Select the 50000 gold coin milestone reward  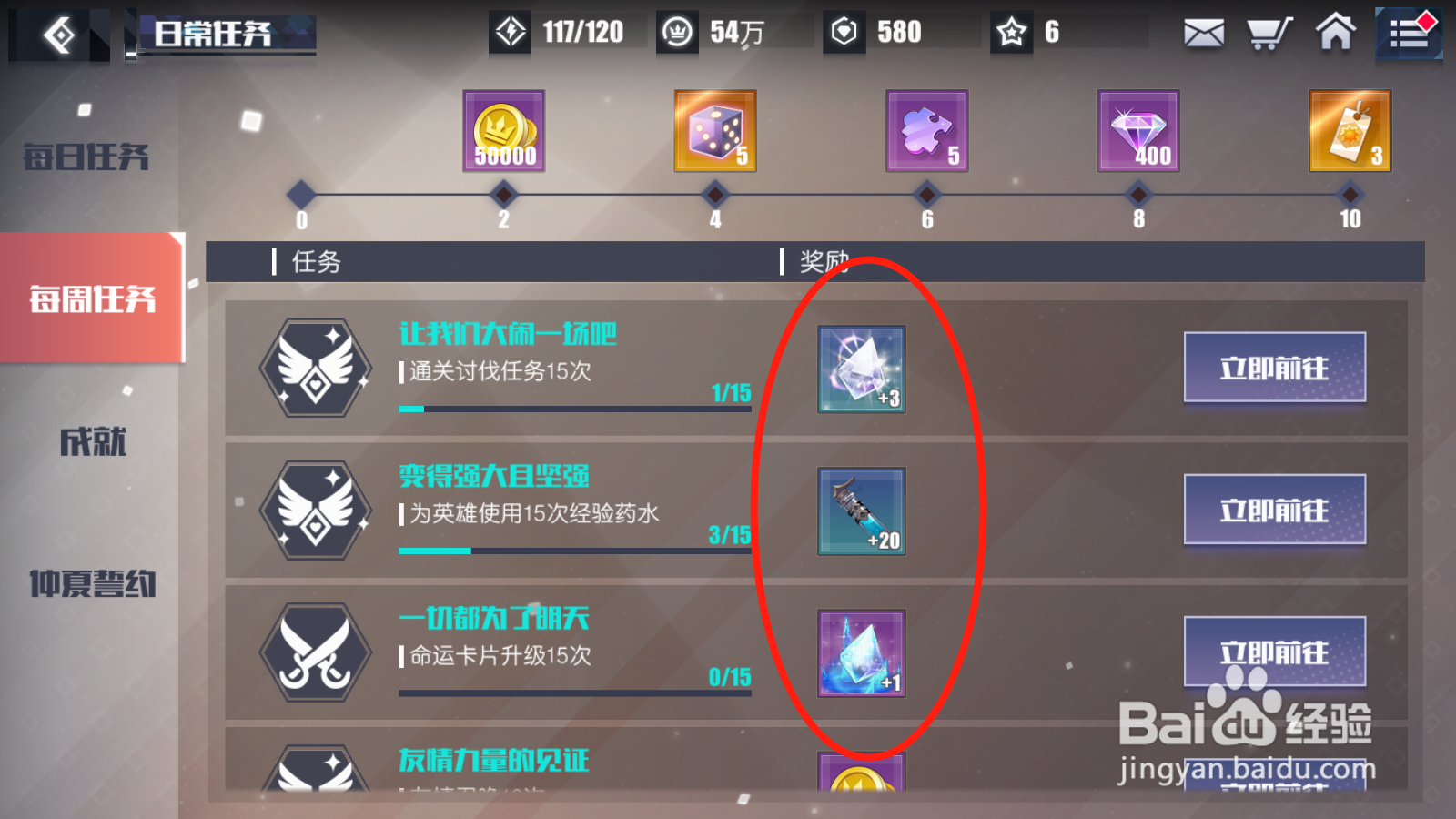pyautogui.click(x=502, y=132)
